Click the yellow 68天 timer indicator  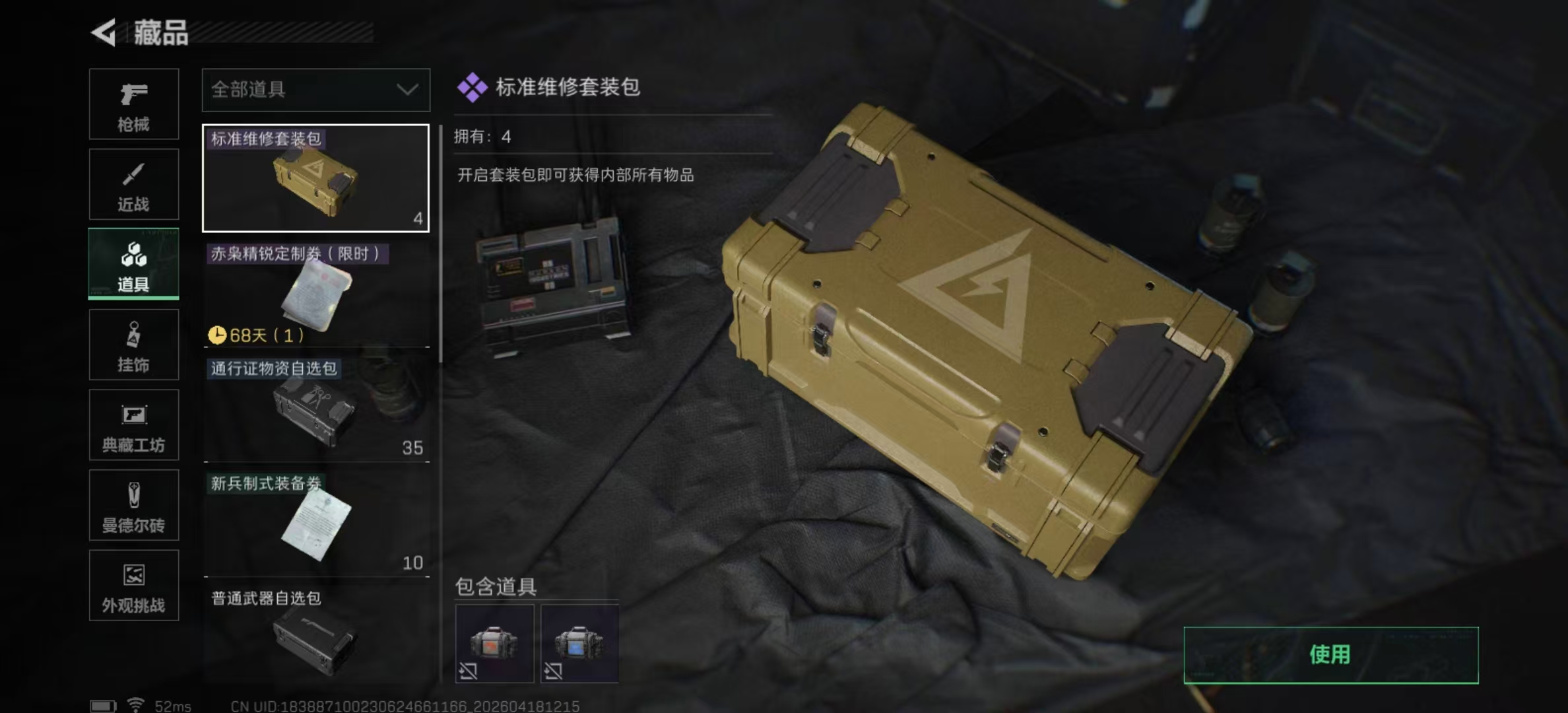tap(257, 335)
